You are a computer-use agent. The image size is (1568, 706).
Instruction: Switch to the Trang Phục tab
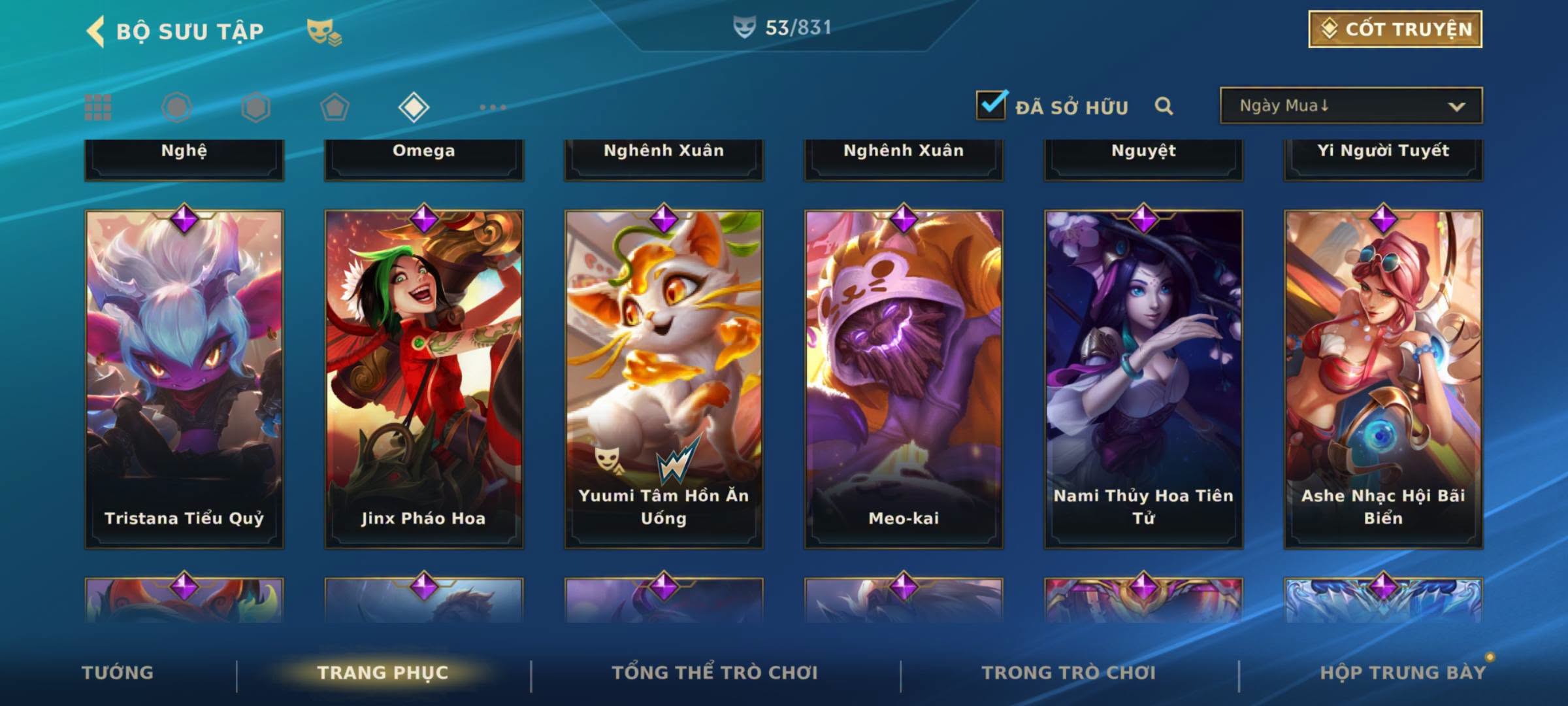pyautogui.click(x=383, y=673)
